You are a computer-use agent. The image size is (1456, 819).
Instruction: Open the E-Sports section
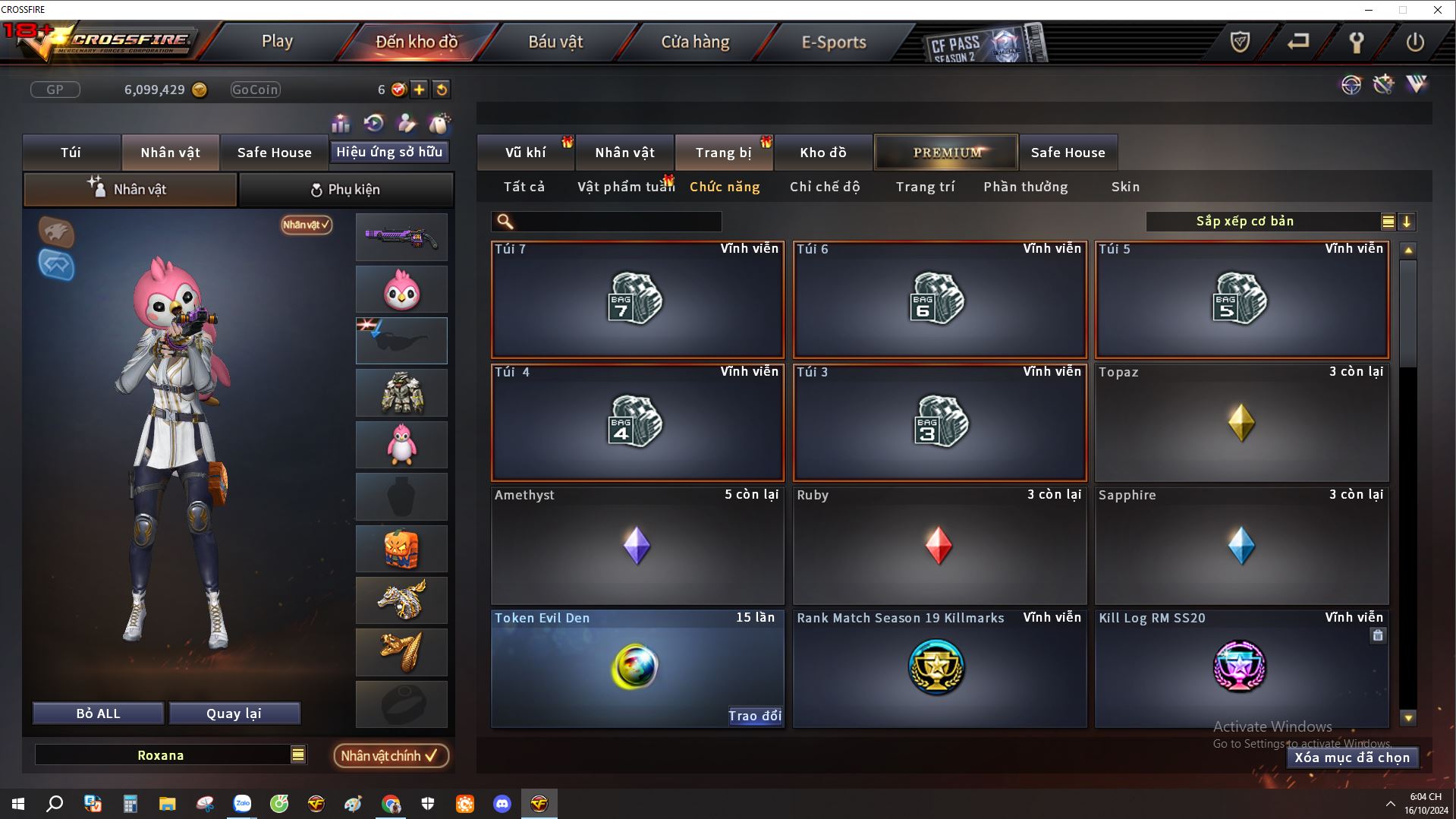coord(834,42)
